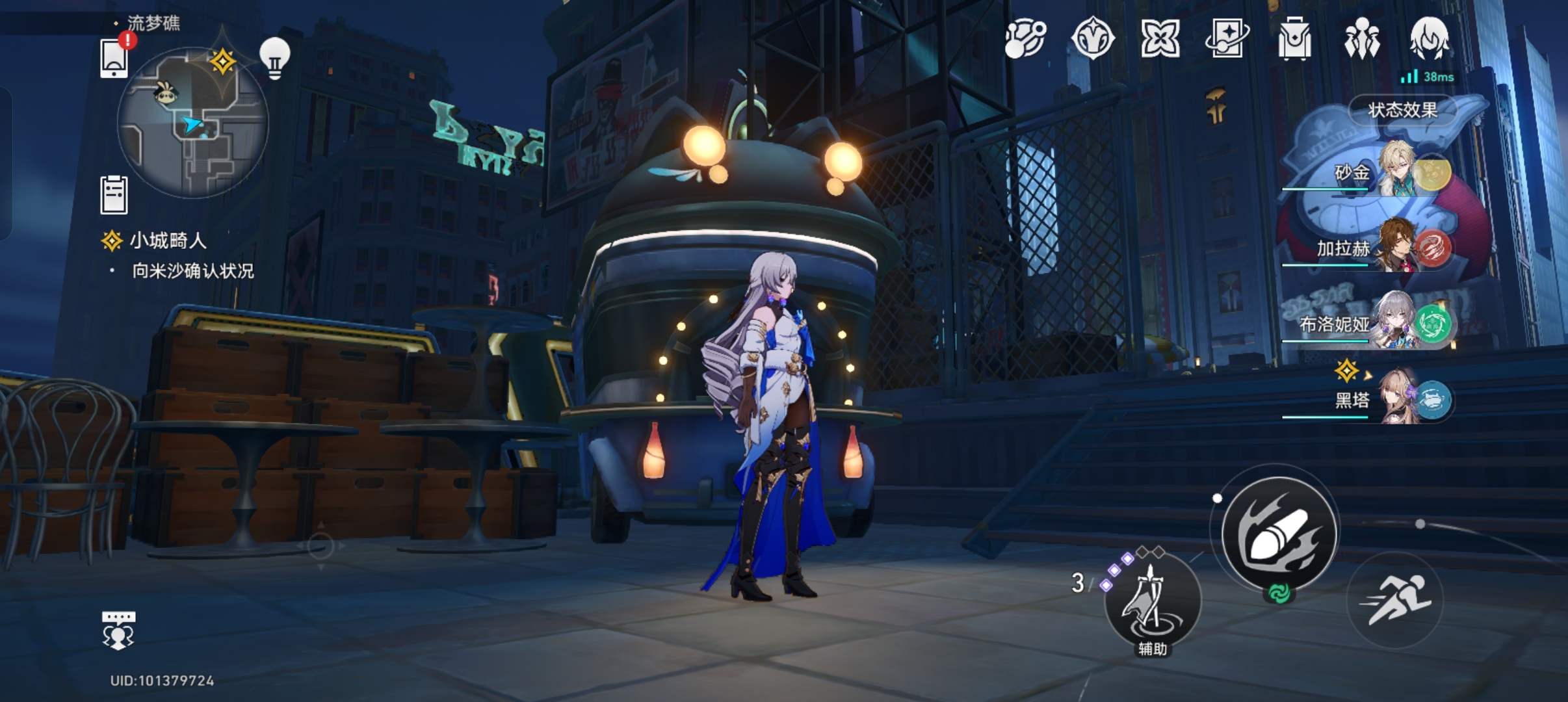
Task: Open the four-petal flower event icon
Action: [x=1160, y=39]
